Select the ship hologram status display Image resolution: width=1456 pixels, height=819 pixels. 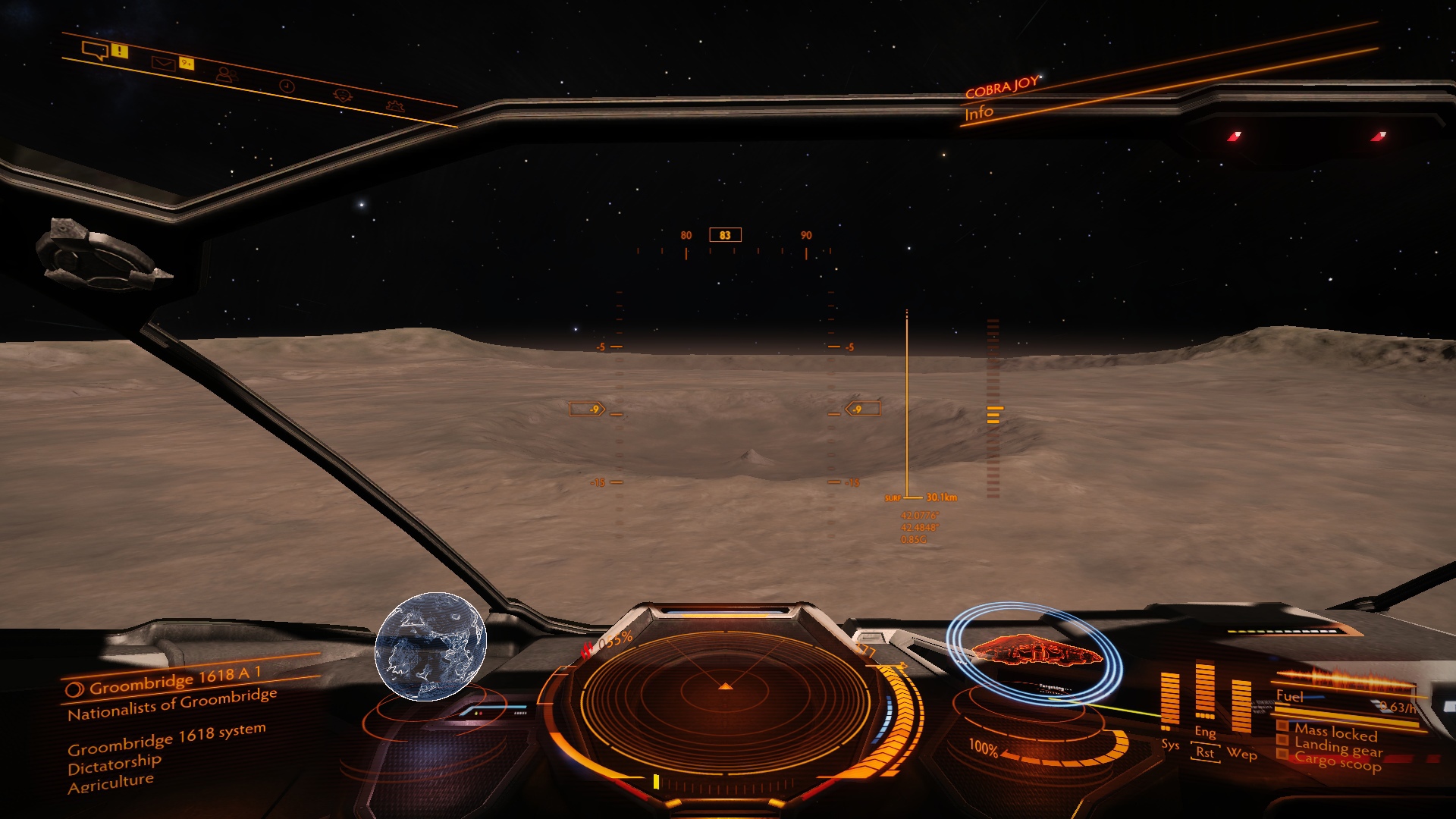[1035, 652]
